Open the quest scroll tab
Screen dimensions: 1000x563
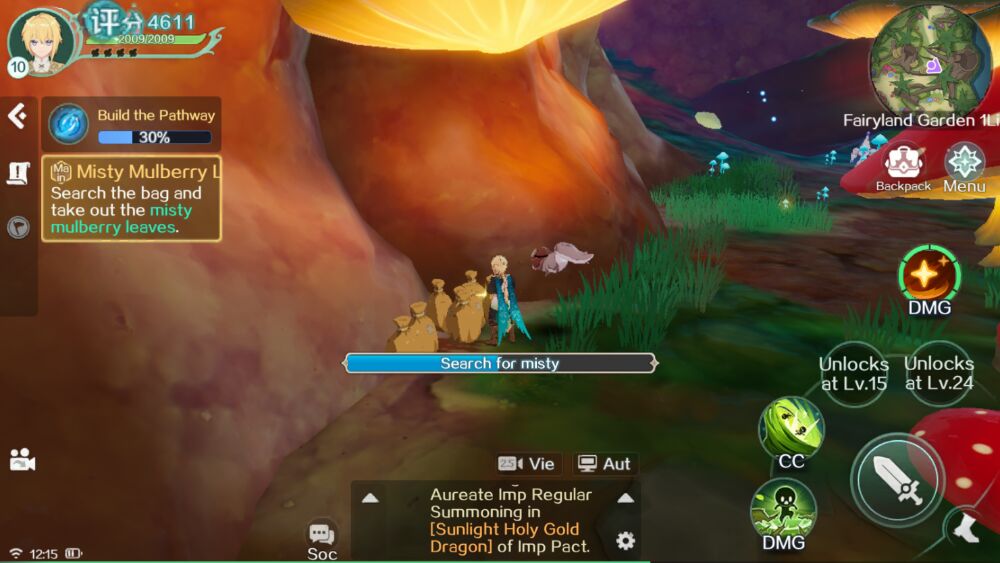point(18,173)
